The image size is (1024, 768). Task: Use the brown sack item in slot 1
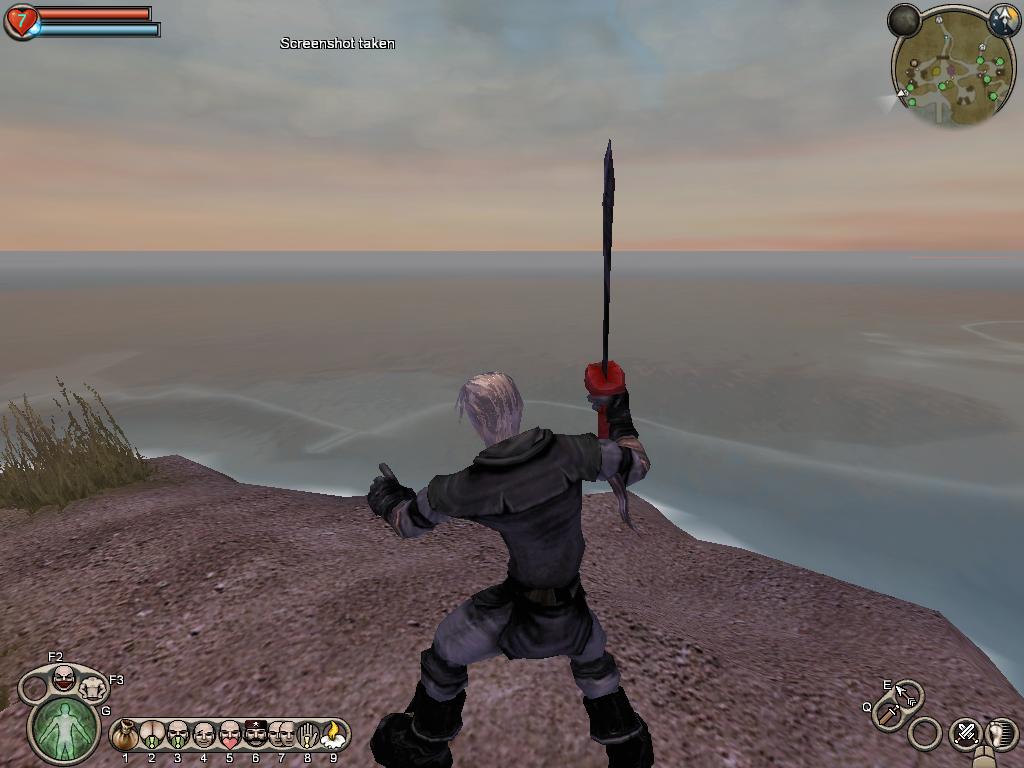[x=125, y=736]
